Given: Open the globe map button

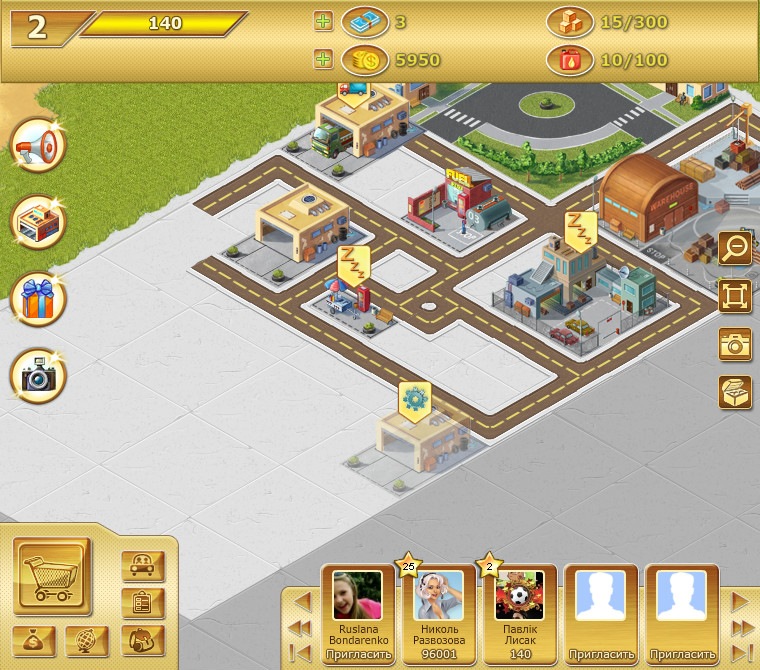Looking at the screenshot, I should [87, 641].
